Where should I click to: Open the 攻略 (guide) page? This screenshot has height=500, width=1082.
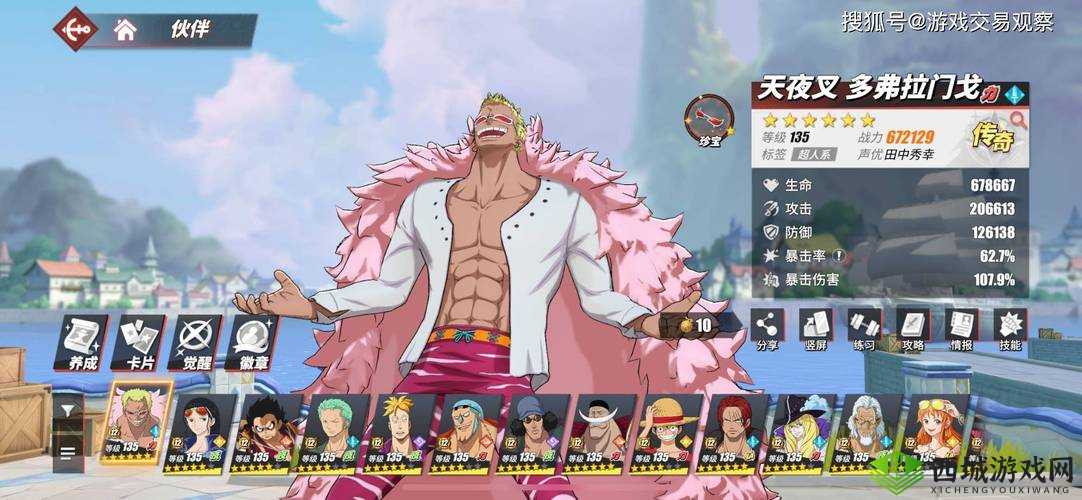pyautogui.click(x=912, y=328)
